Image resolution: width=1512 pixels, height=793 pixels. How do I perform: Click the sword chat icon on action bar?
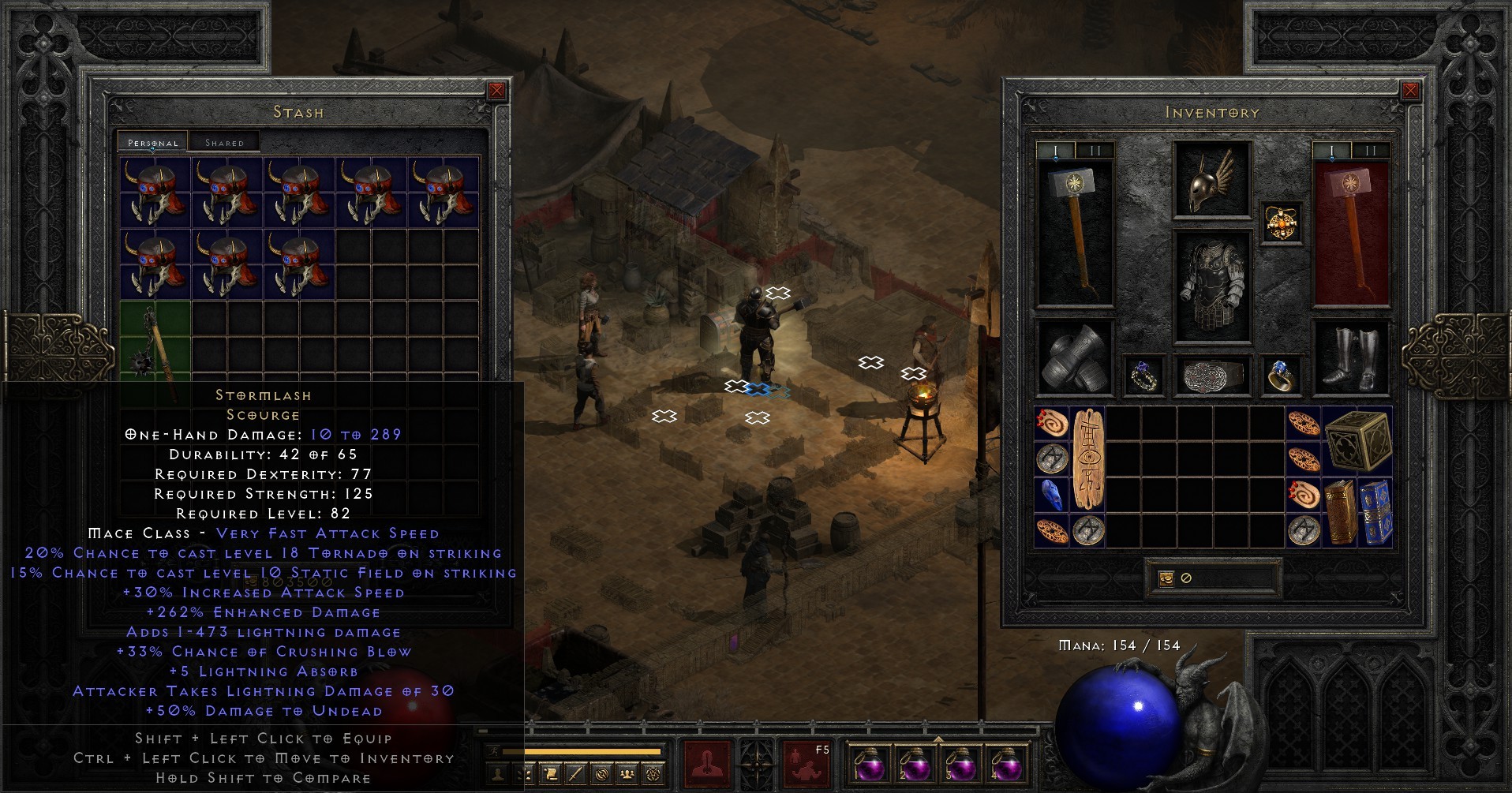tap(576, 774)
